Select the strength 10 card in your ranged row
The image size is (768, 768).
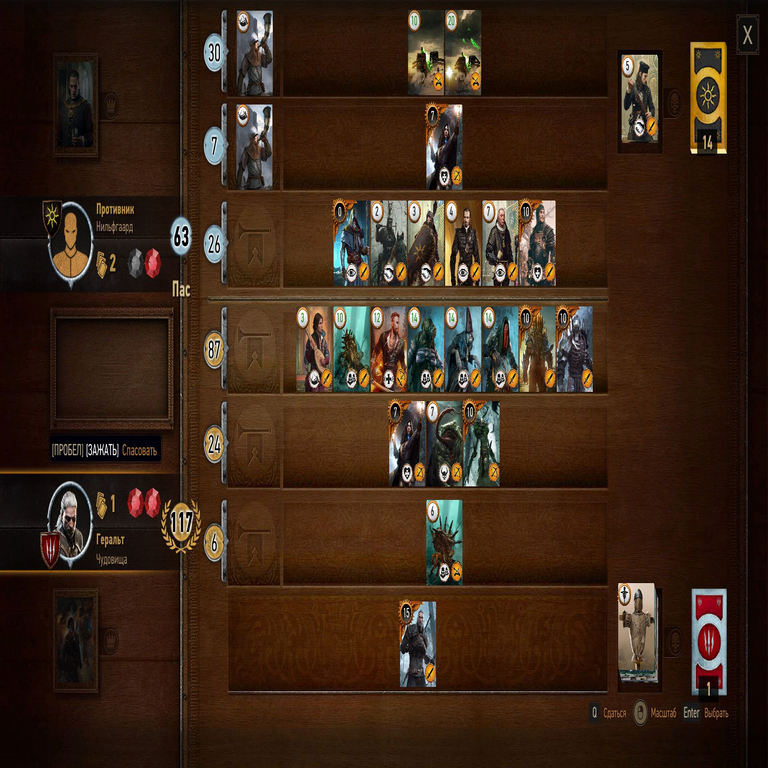point(481,443)
